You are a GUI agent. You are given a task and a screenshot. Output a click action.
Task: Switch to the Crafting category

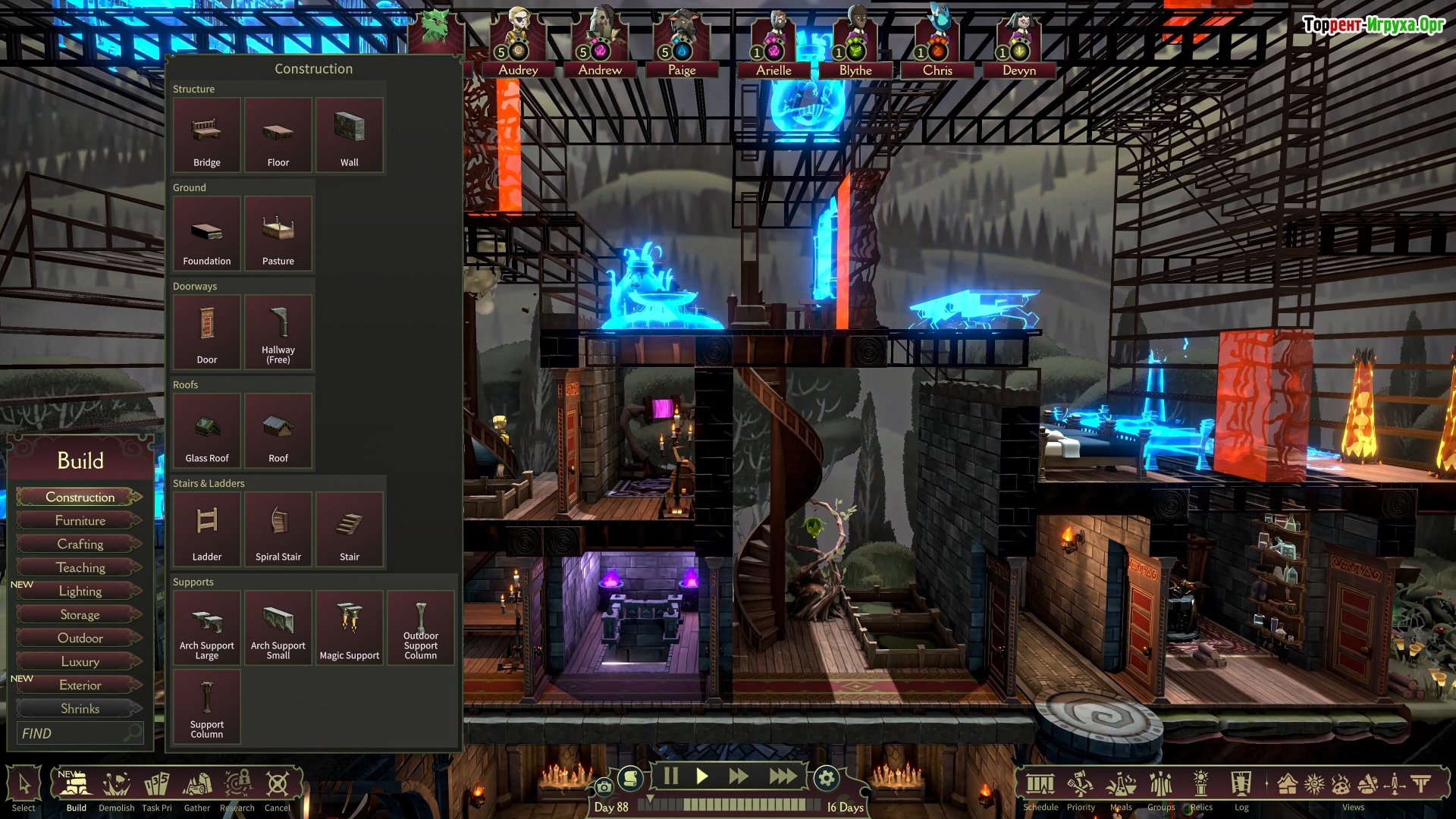point(80,544)
